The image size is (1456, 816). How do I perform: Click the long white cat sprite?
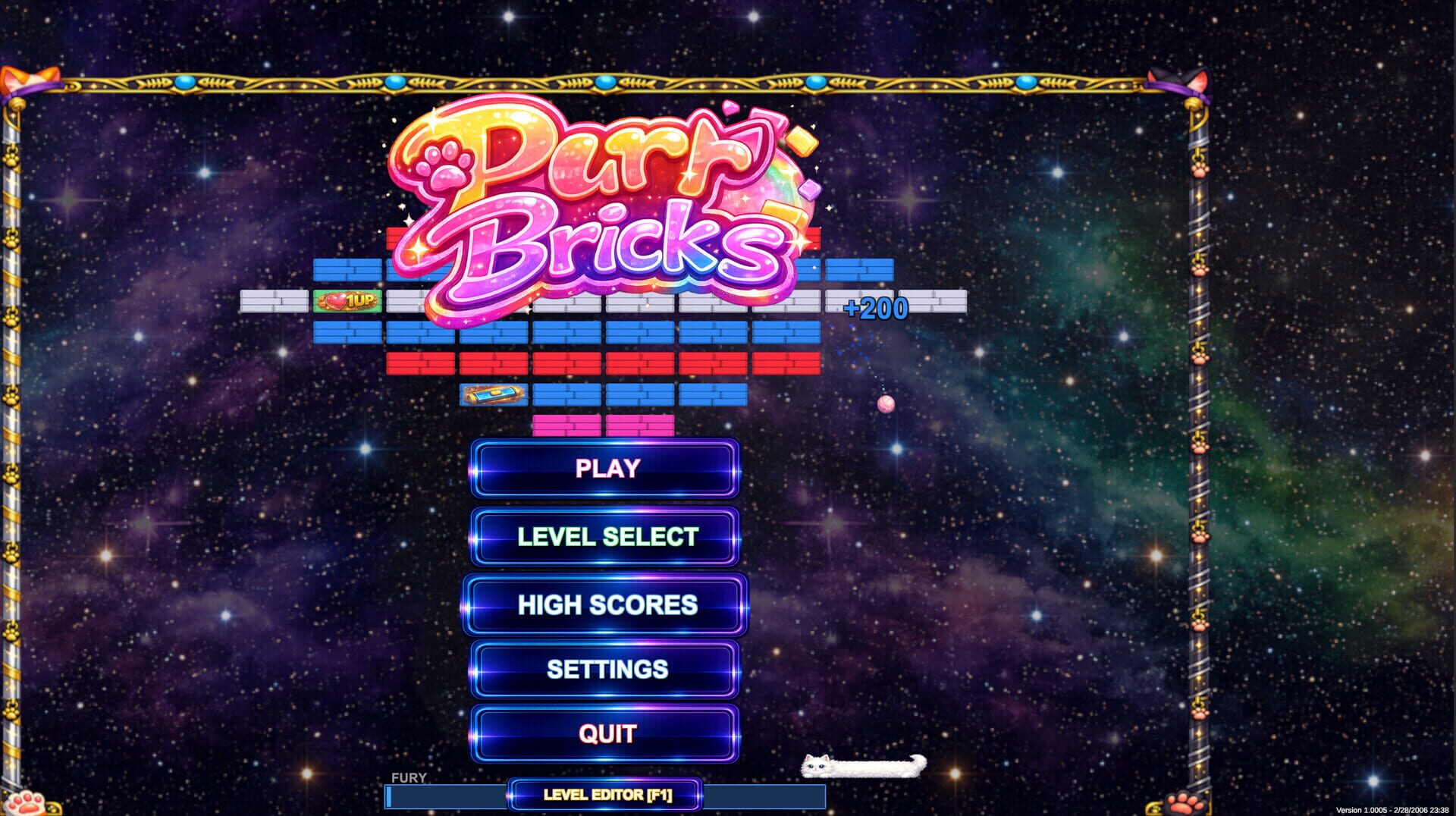pos(864,767)
